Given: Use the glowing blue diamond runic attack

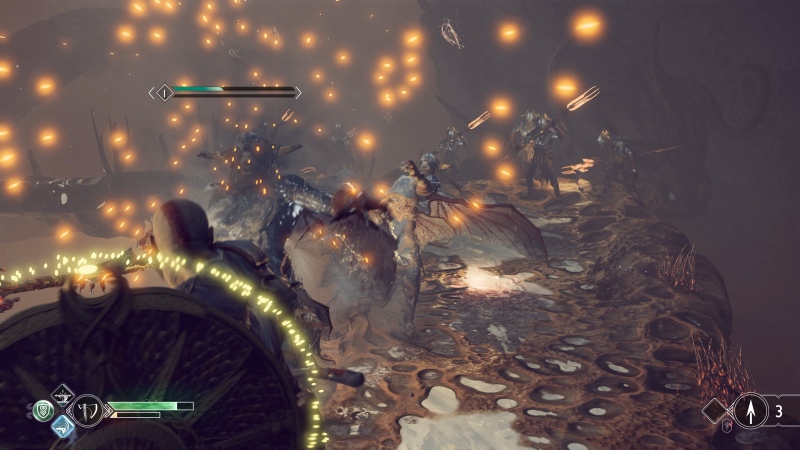Looking at the screenshot, I should pos(63,427).
